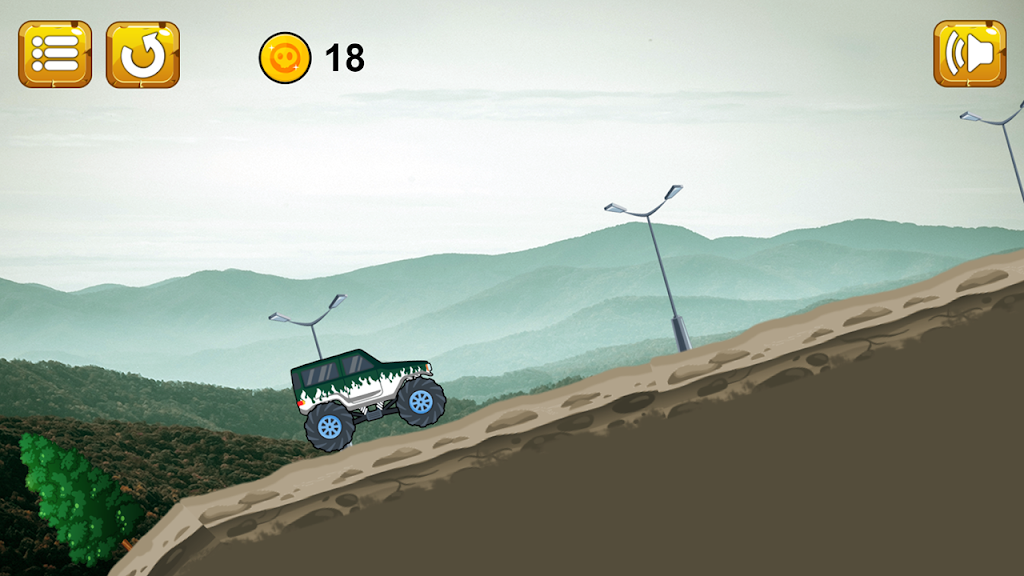Restart the level with the circular arrow
This screenshot has width=1024, height=576.
pyautogui.click(x=143, y=54)
